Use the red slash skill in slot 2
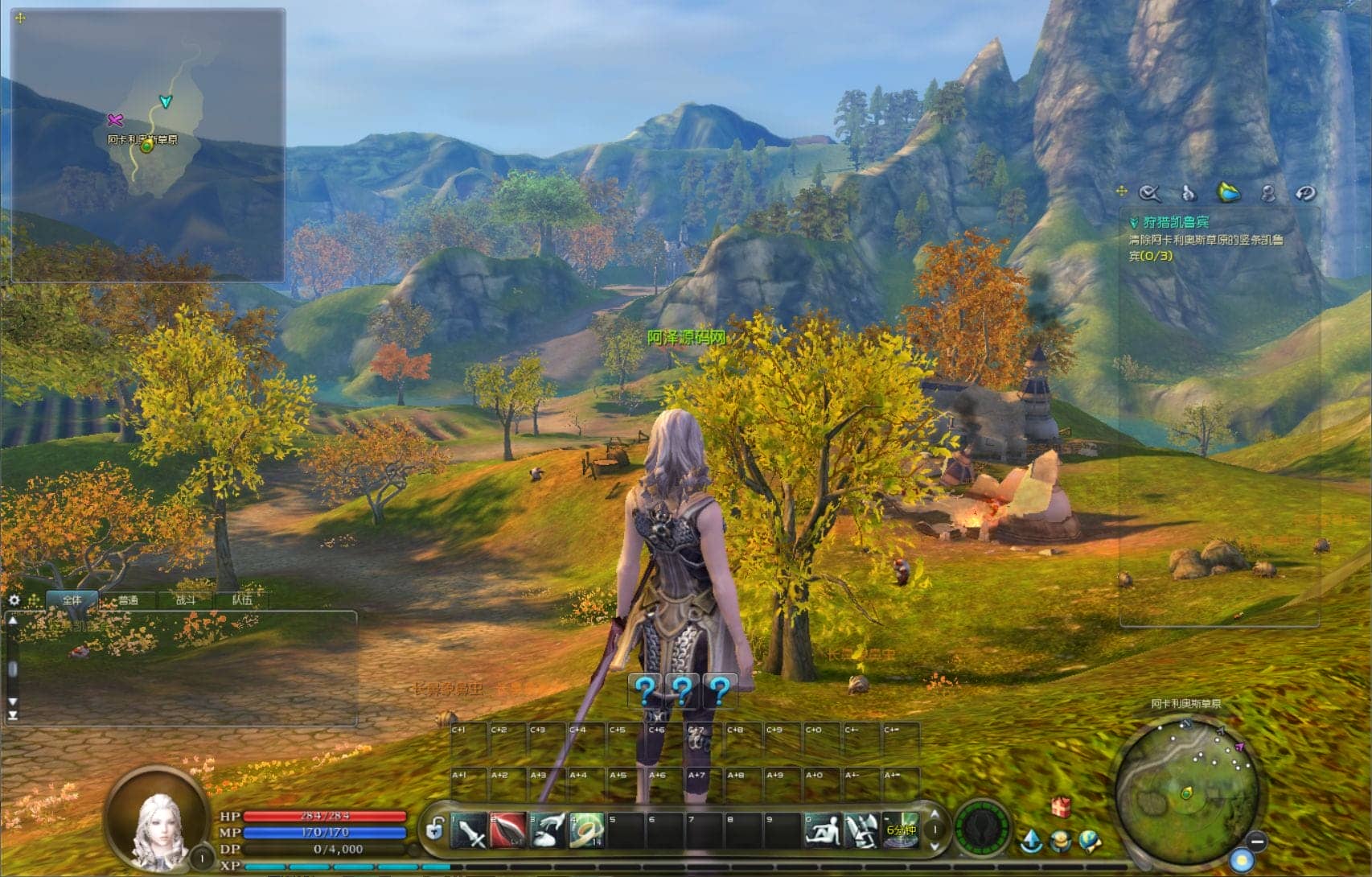 pyautogui.click(x=508, y=831)
